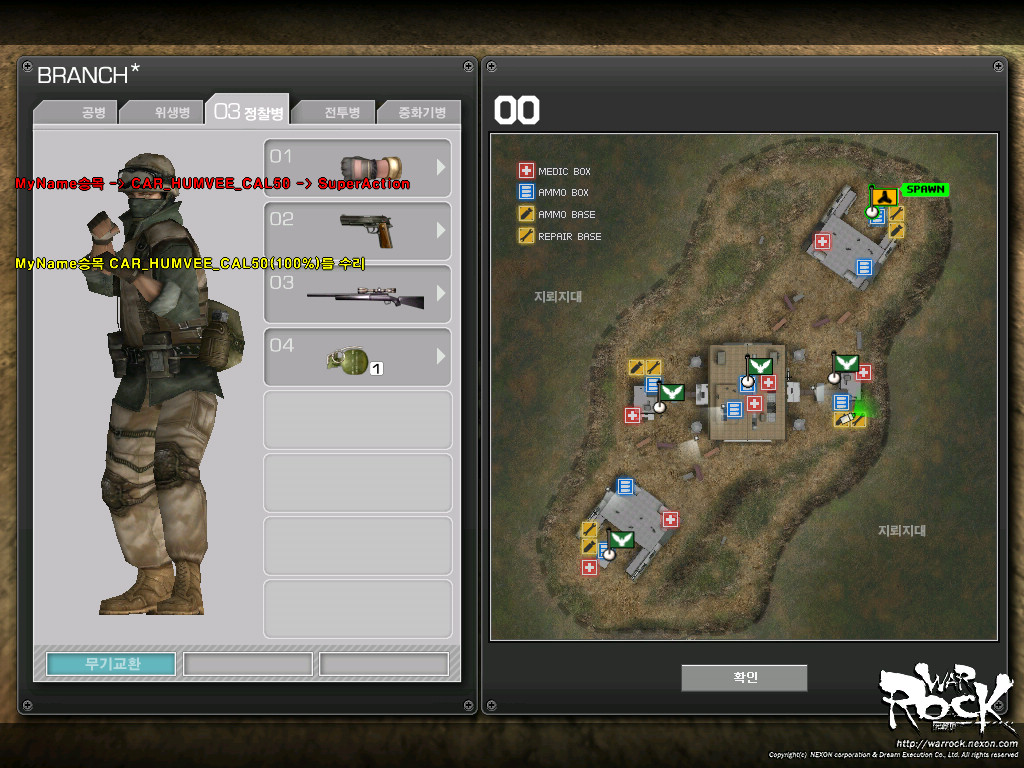
Task: Open the 전투병 branch tab
Action: pos(337,112)
